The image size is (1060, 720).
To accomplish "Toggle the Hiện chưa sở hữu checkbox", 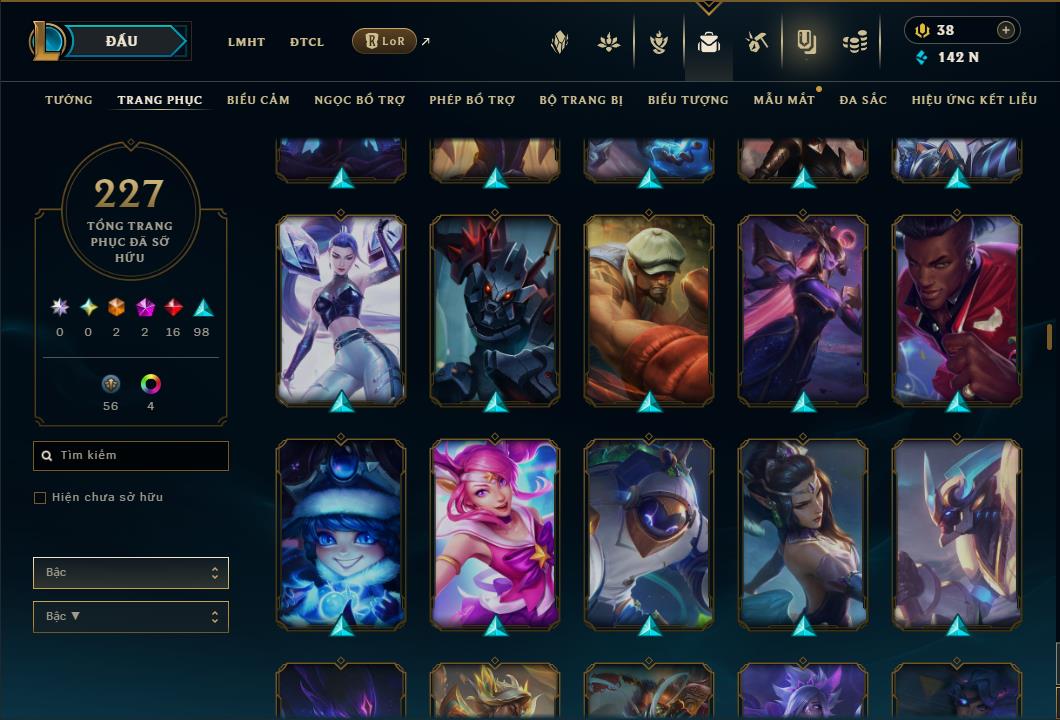I will [x=40, y=498].
